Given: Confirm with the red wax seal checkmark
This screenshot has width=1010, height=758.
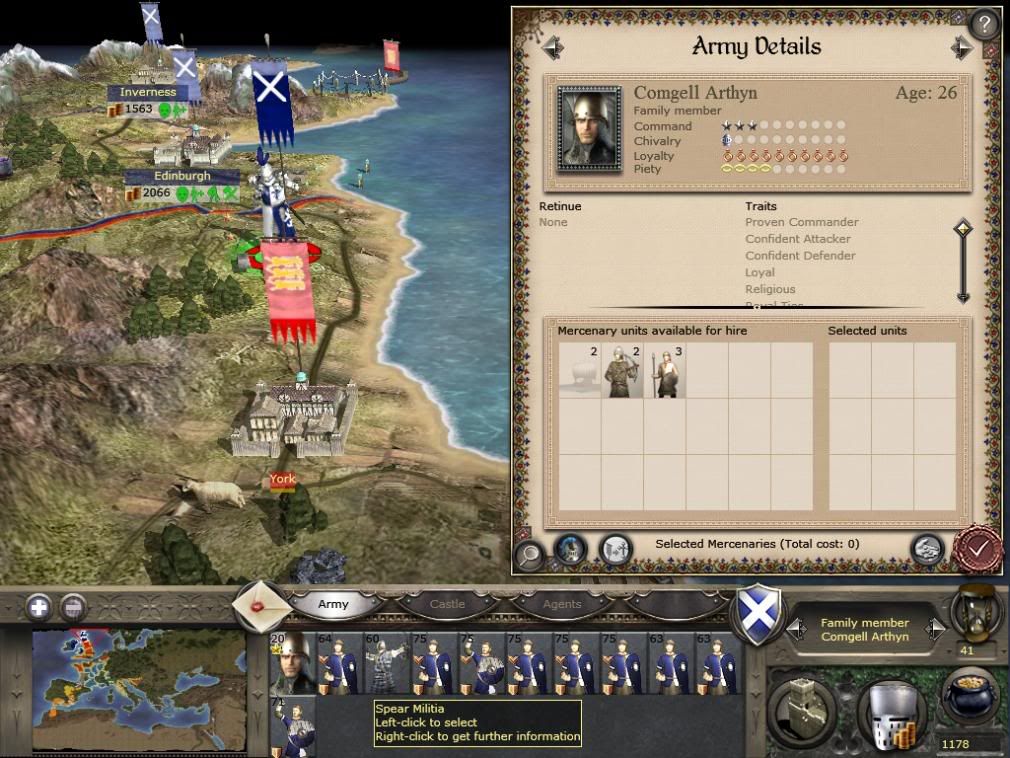Looking at the screenshot, I should 977,548.
